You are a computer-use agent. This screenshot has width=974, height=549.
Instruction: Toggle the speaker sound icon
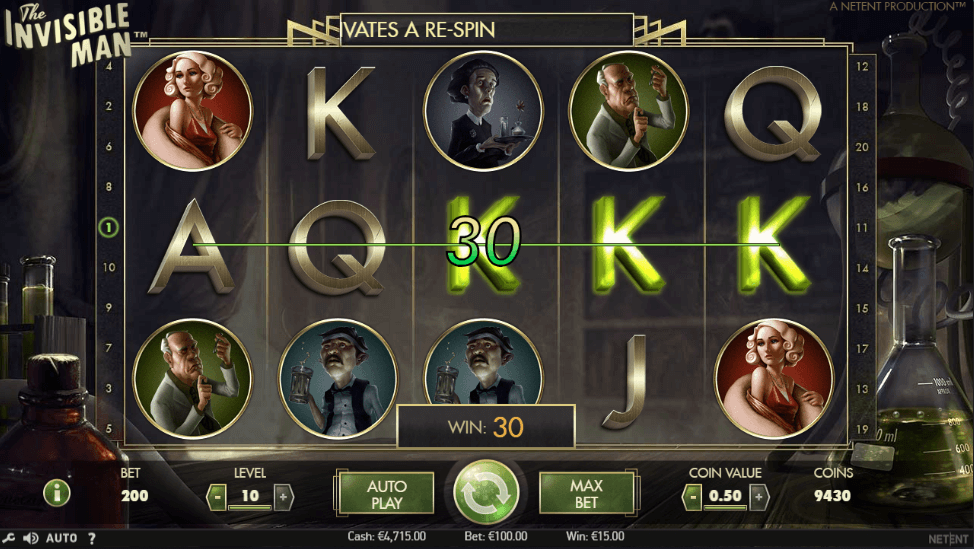tap(31, 538)
